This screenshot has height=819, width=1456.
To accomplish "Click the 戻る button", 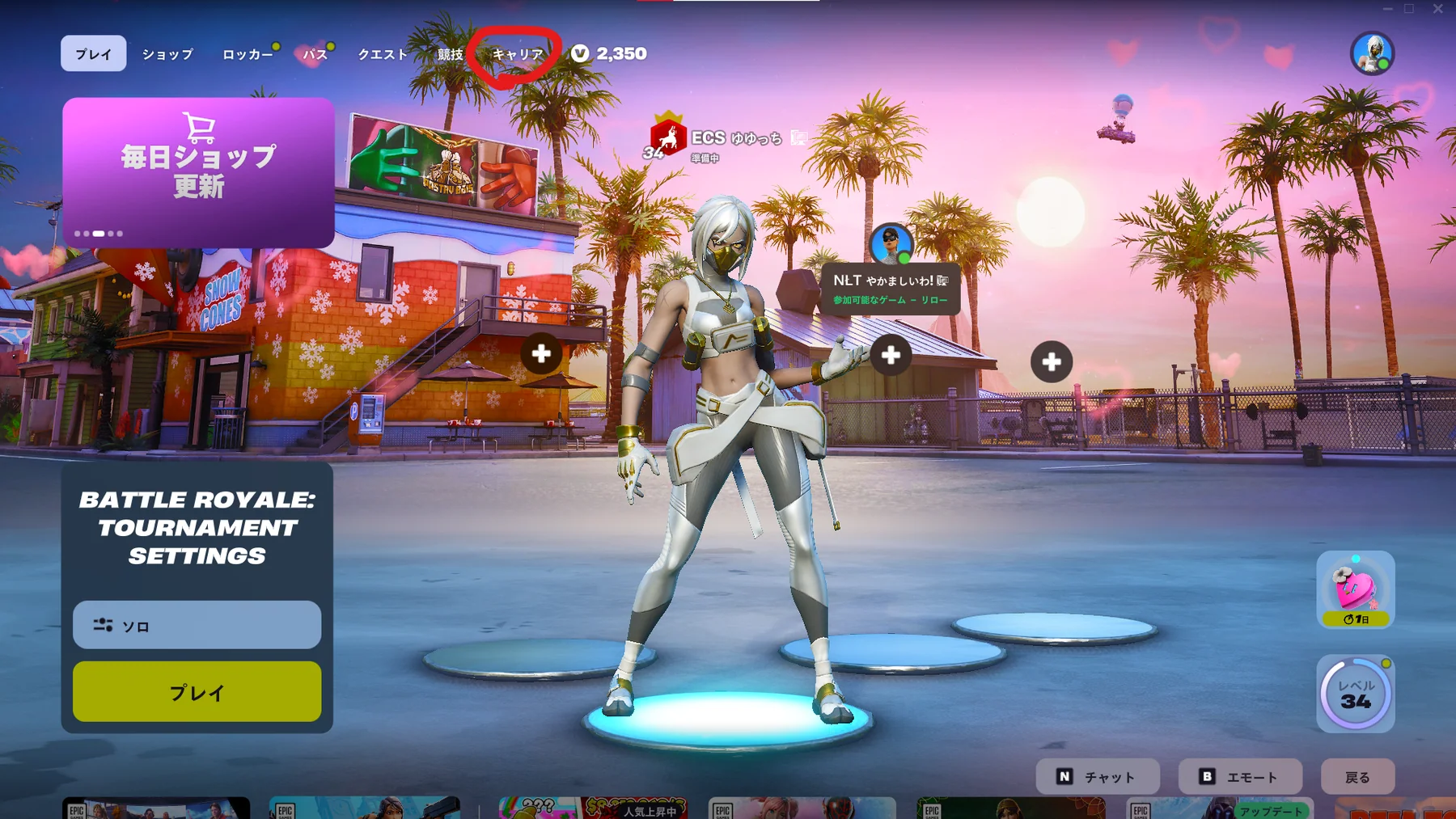I will 1357,777.
